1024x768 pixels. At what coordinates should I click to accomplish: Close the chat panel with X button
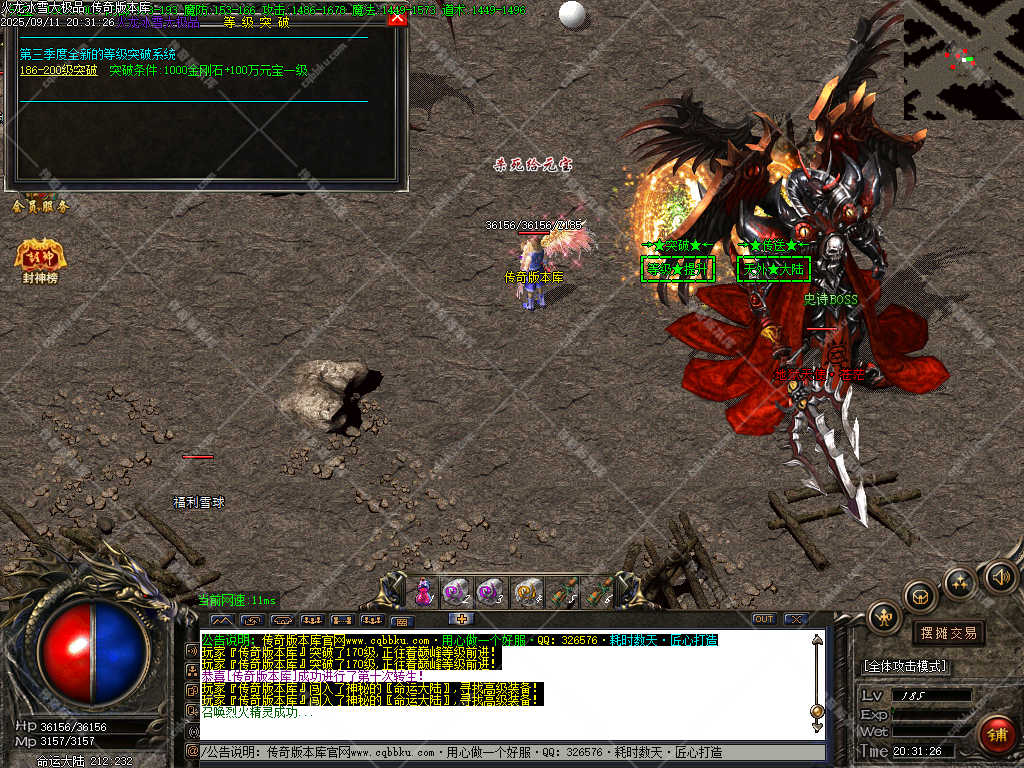[x=796, y=619]
